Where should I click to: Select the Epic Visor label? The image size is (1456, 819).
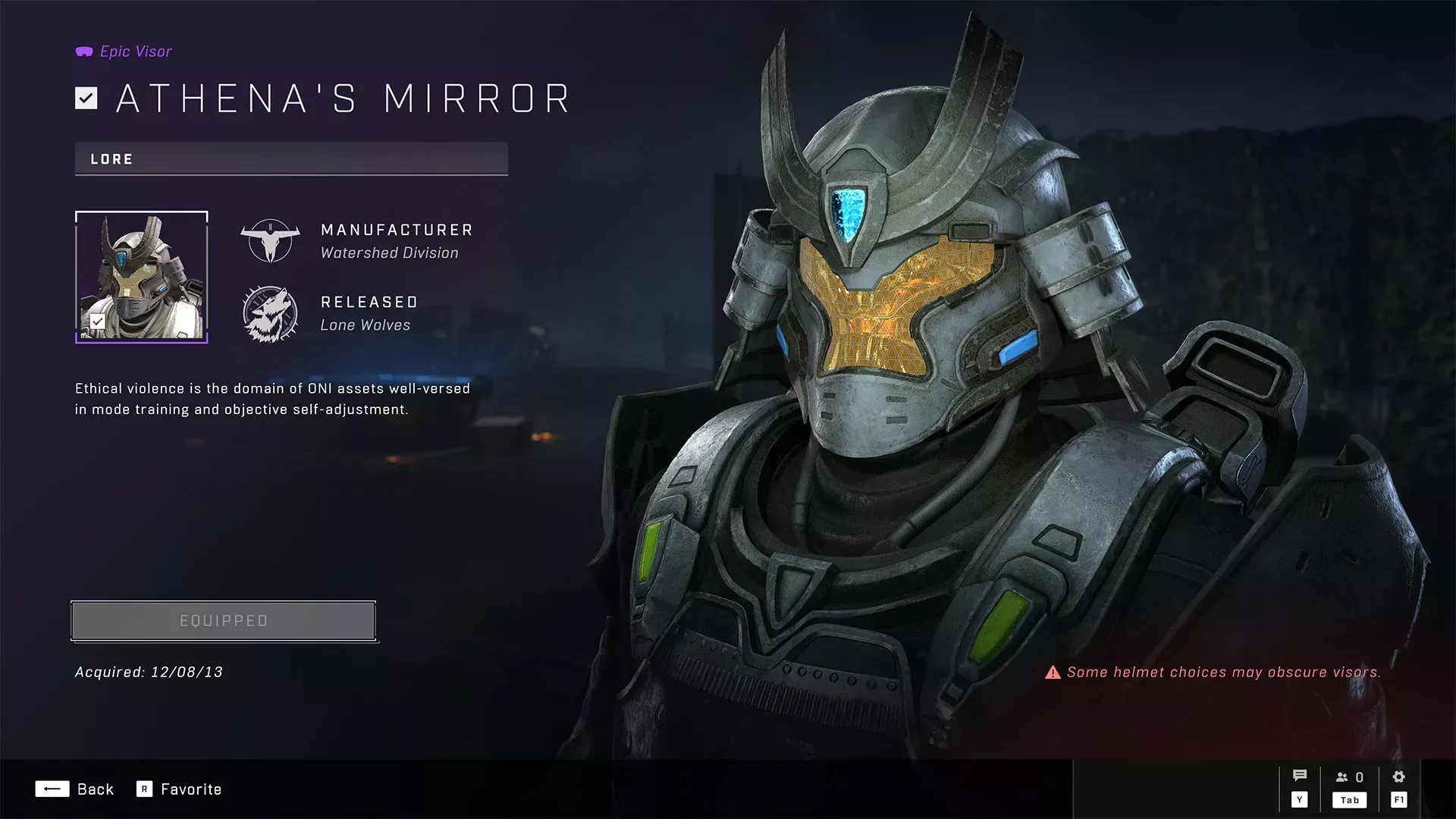(136, 51)
